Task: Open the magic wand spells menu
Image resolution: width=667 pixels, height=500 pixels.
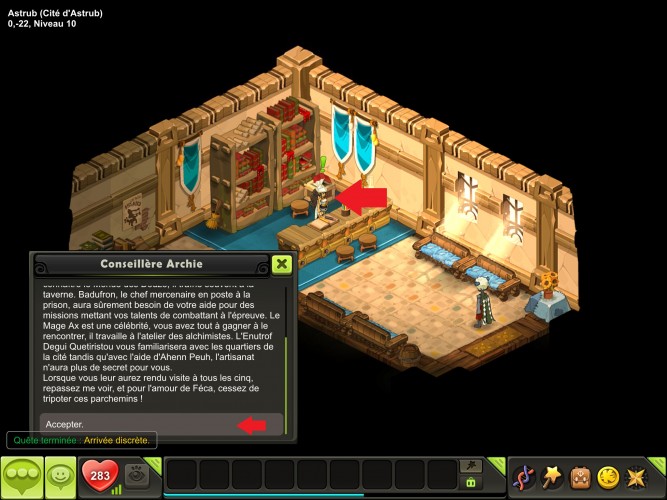Action: tap(551, 477)
